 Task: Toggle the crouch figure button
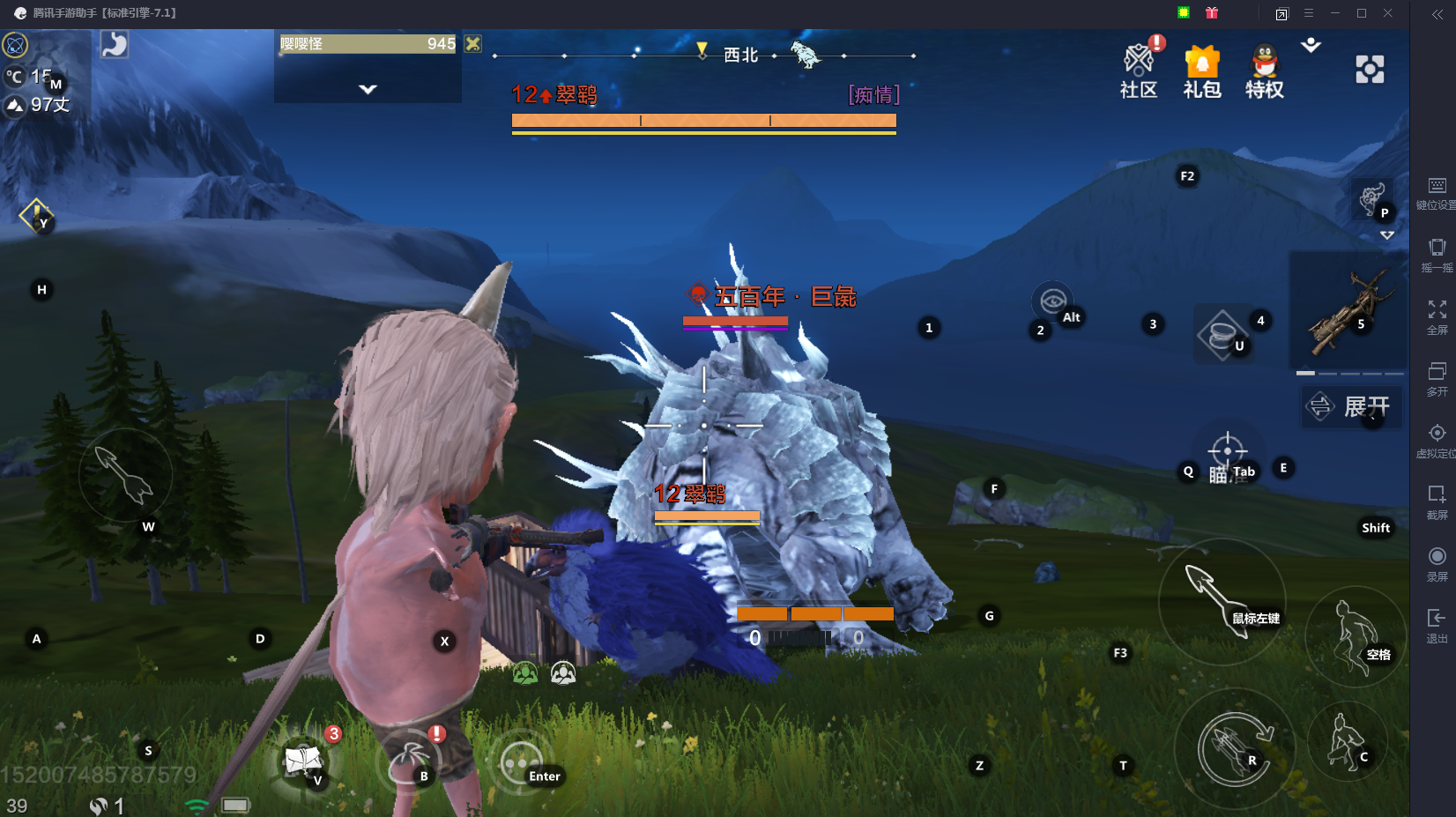coord(1345,741)
